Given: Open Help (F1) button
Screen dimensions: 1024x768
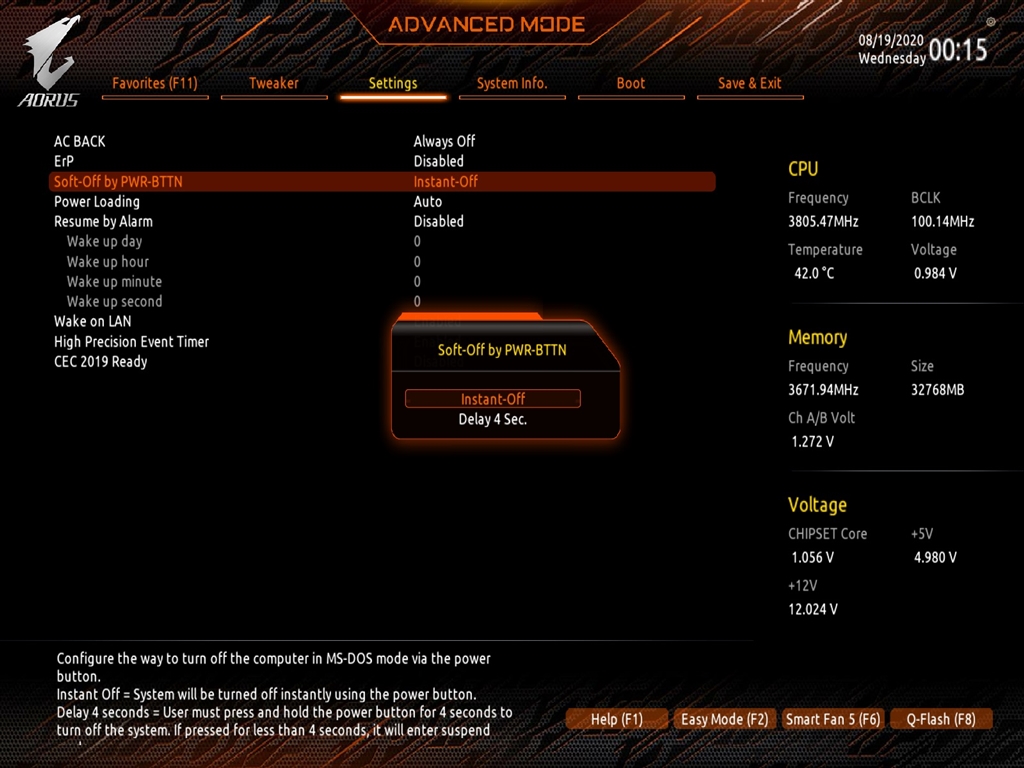Looking at the screenshot, I should 617,719.
